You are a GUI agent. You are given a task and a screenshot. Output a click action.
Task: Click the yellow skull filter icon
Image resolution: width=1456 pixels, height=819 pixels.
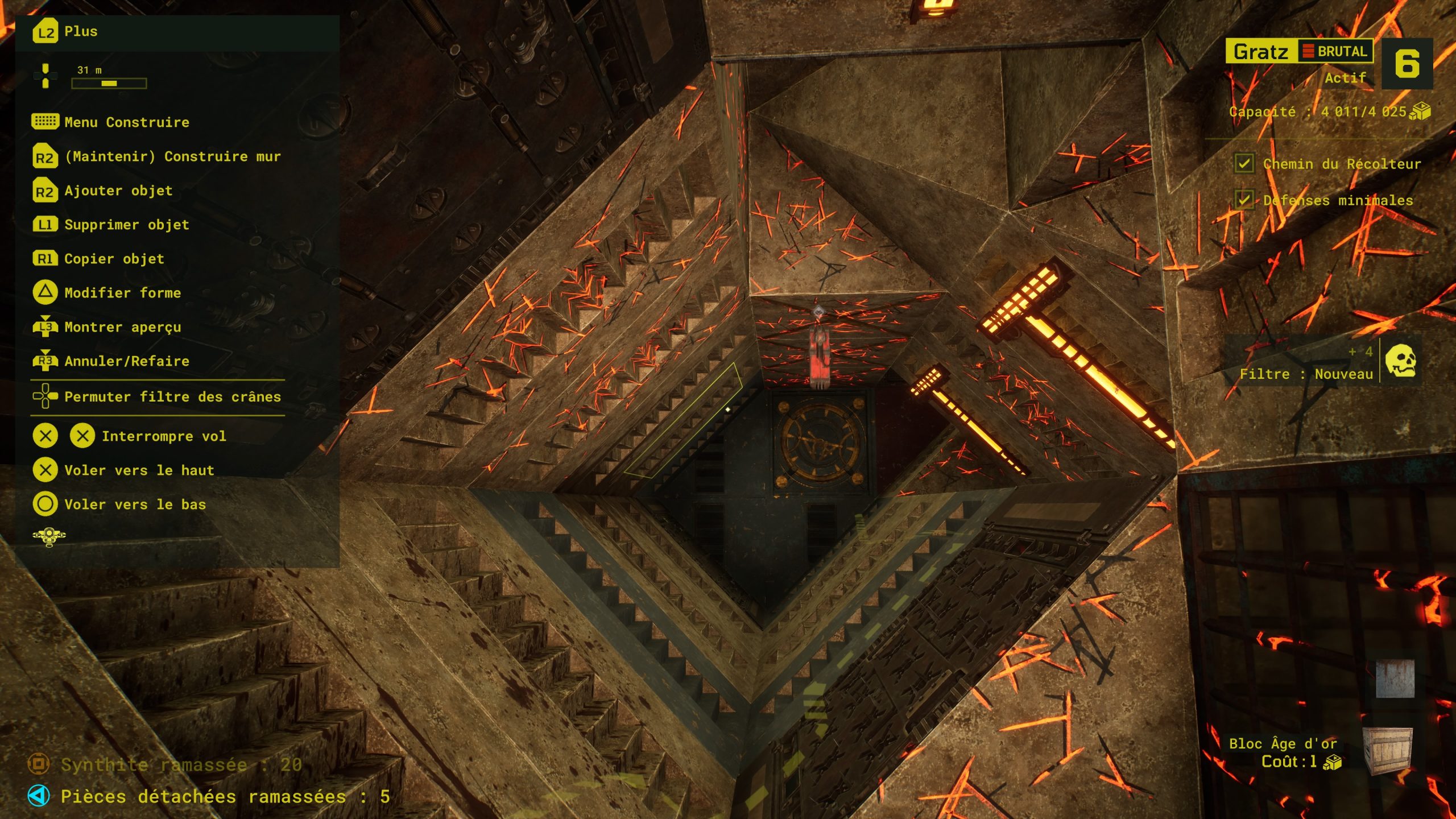1400,361
